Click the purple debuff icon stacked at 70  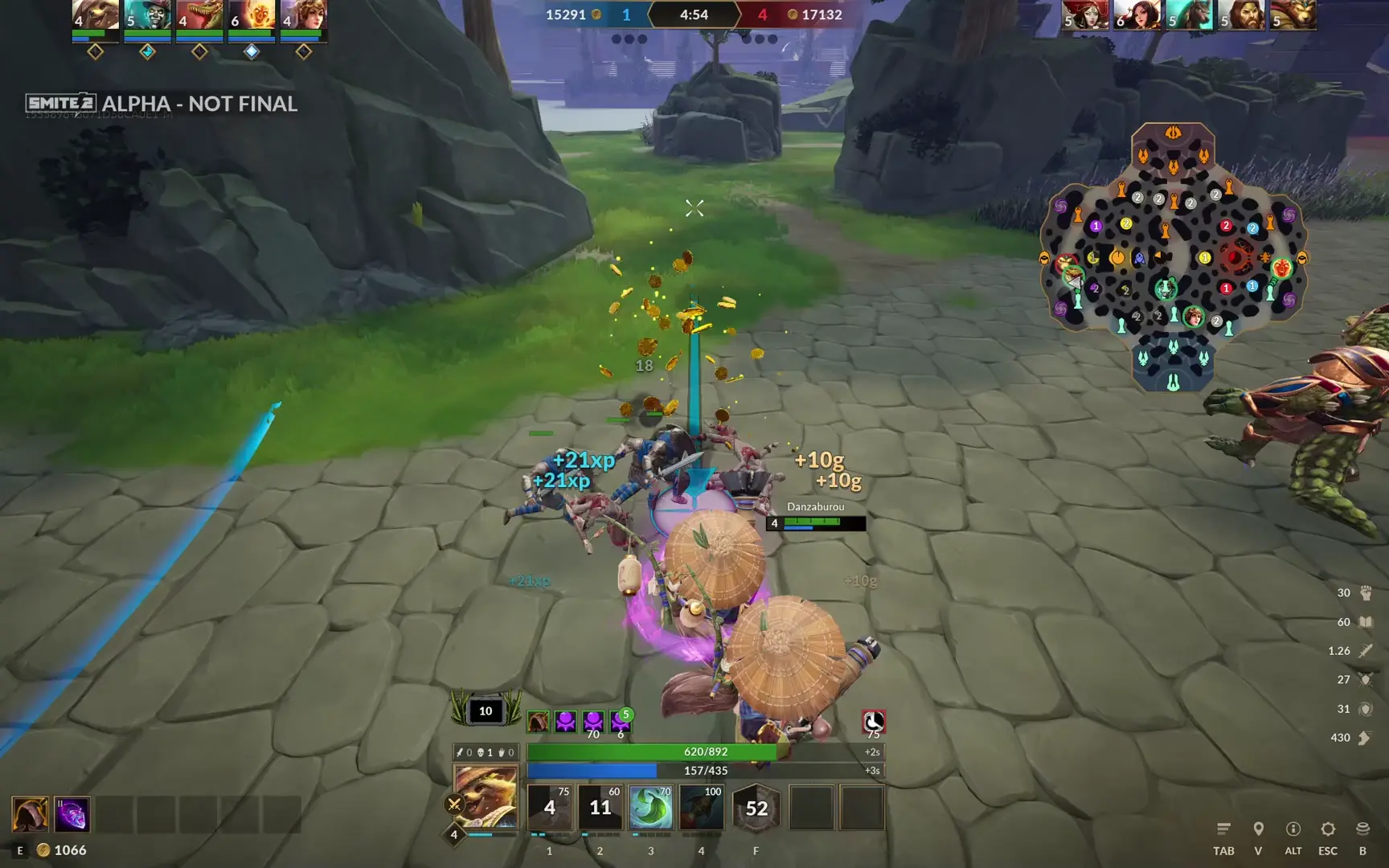tap(592, 722)
